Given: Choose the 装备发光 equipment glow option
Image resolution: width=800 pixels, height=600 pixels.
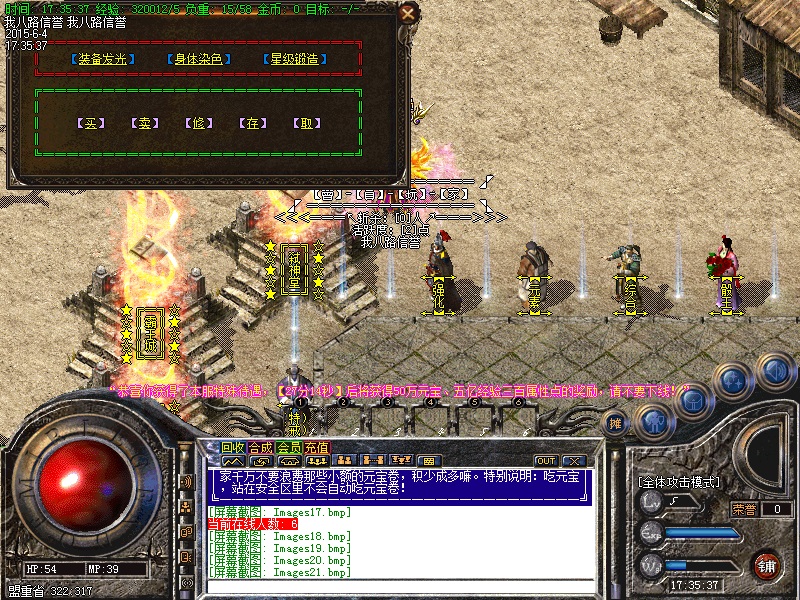Looking at the screenshot, I should pyautogui.click(x=105, y=59).
